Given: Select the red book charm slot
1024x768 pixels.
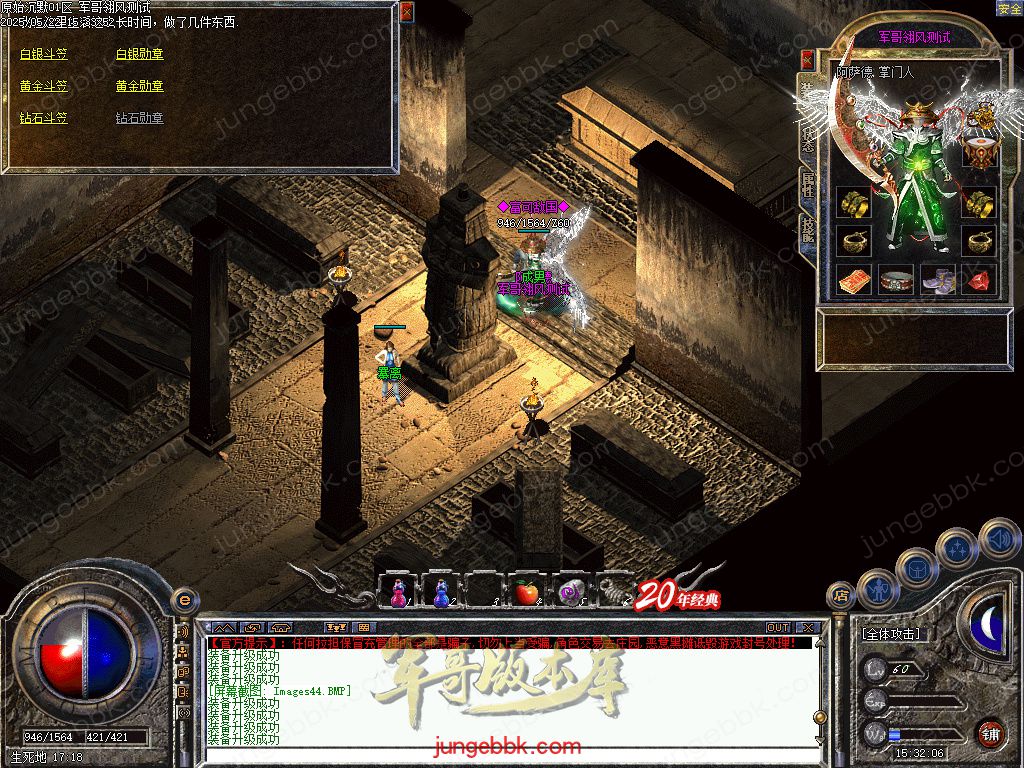Looking at the screenshot, I should pyautogui.click(x=854, y=280).
